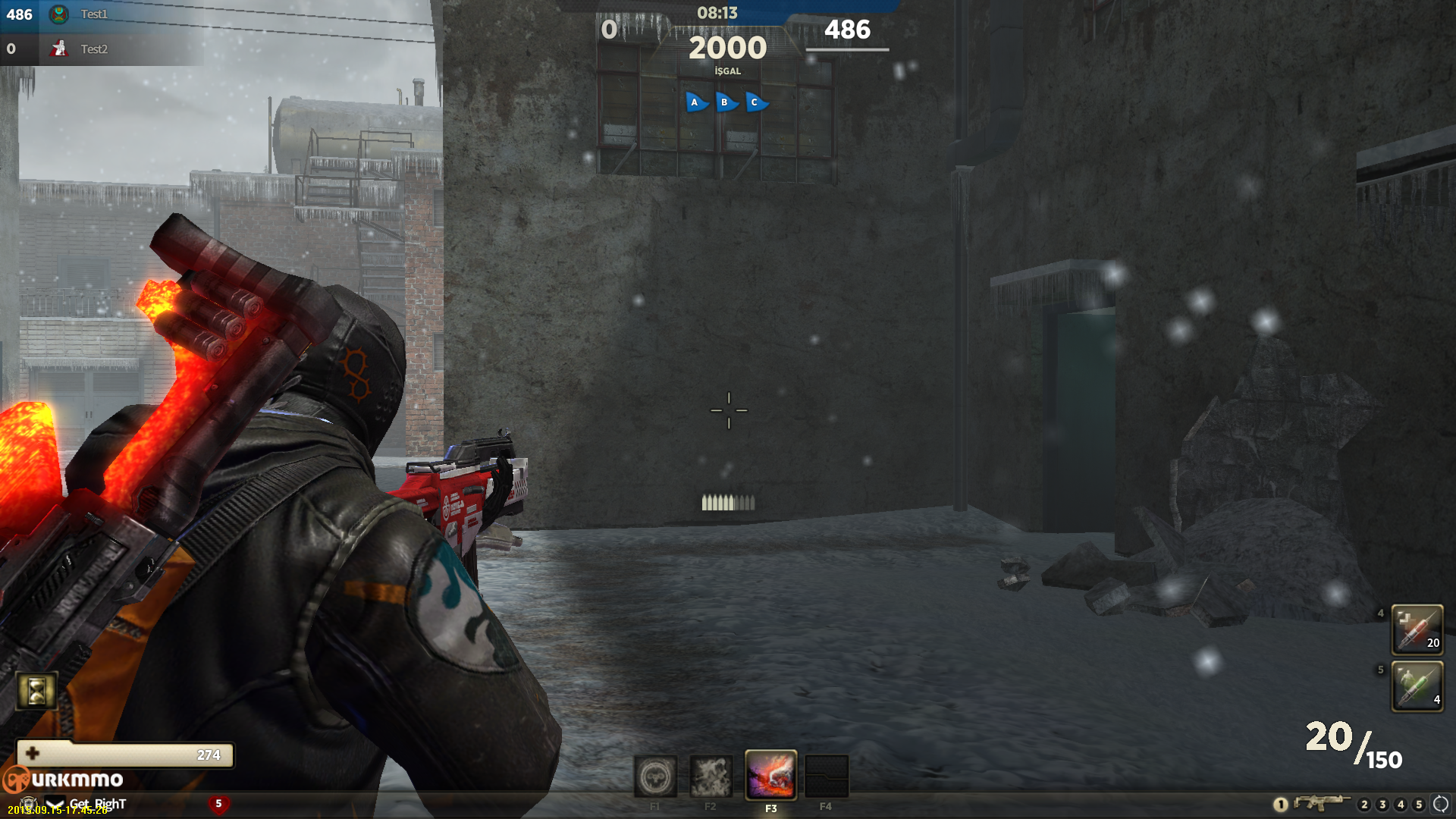Click the Get_RighT player name
This screenshot has height=819, width=1456.
98,804
